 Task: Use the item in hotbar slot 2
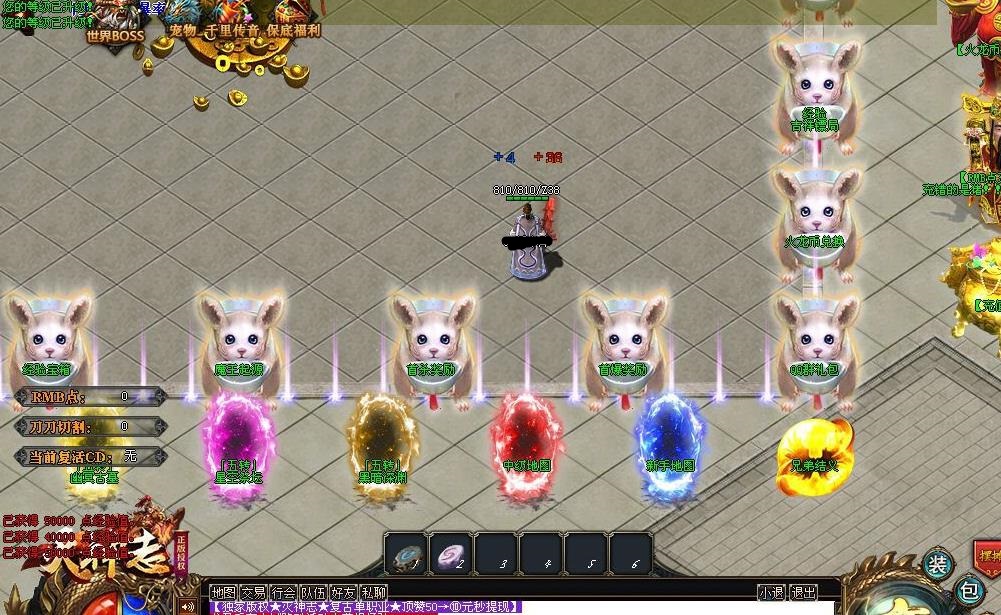[452, 555]
